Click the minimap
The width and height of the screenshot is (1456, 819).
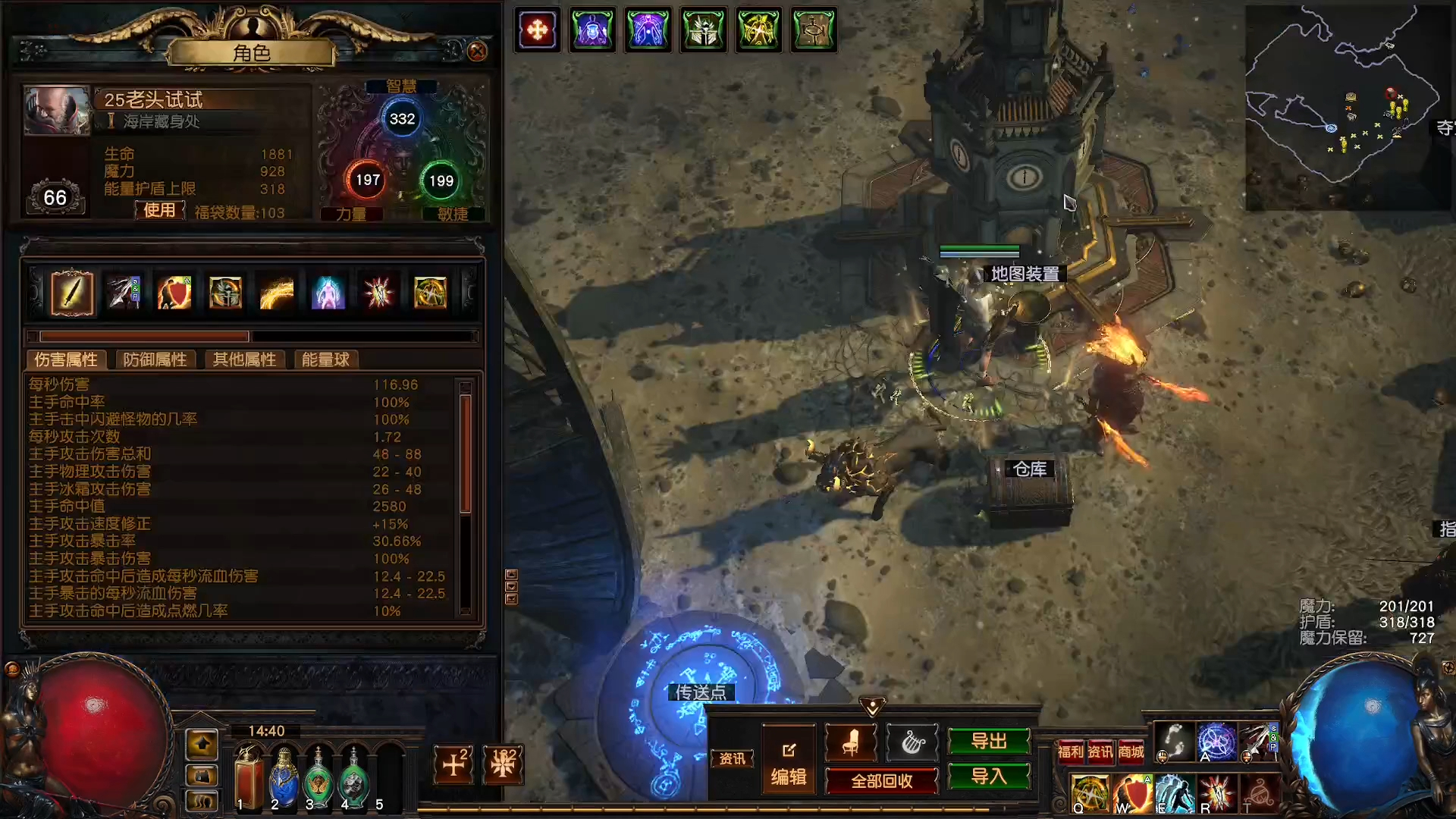[1346, 106]
